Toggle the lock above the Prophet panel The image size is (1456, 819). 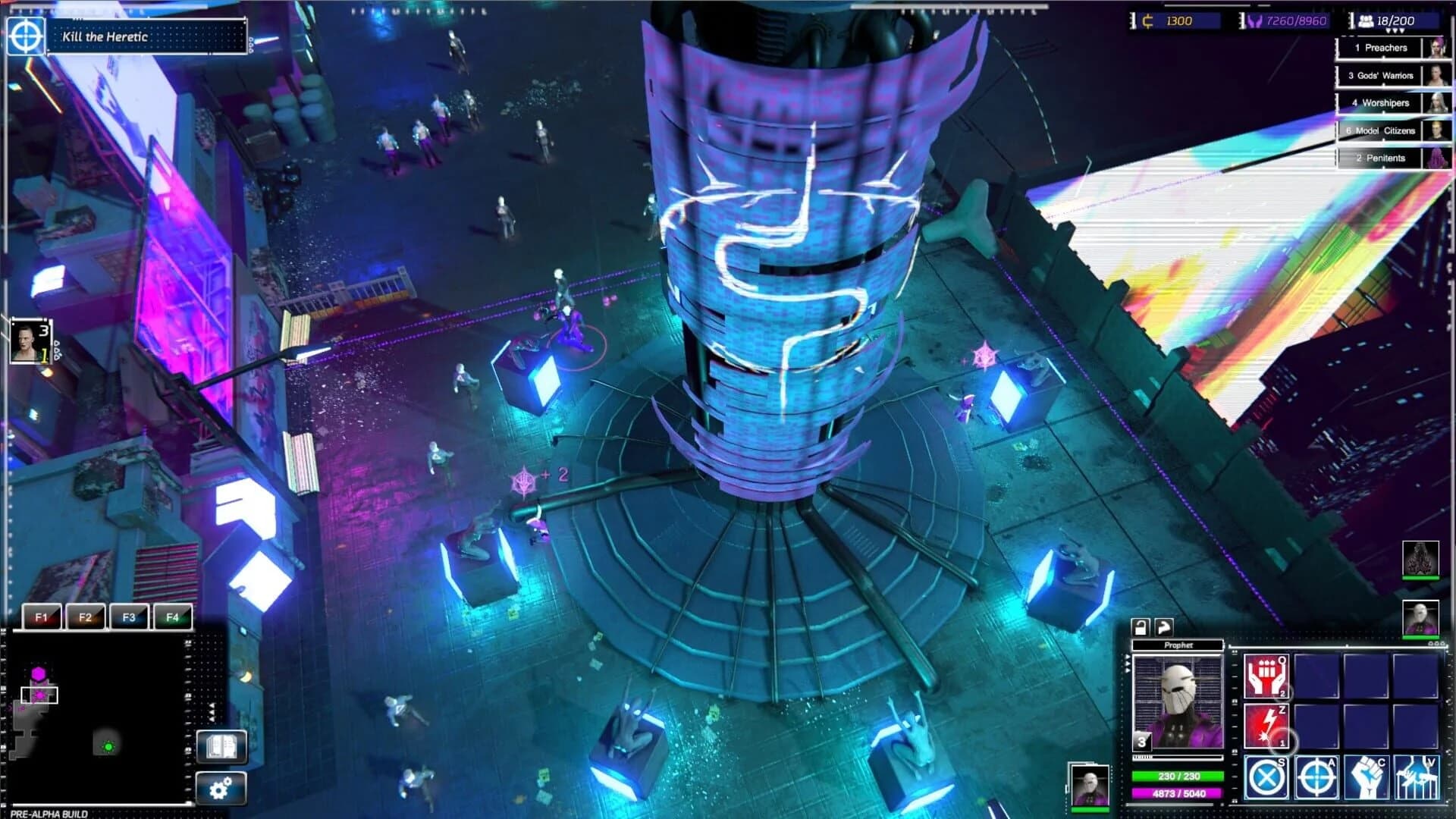click(1141, 627)
